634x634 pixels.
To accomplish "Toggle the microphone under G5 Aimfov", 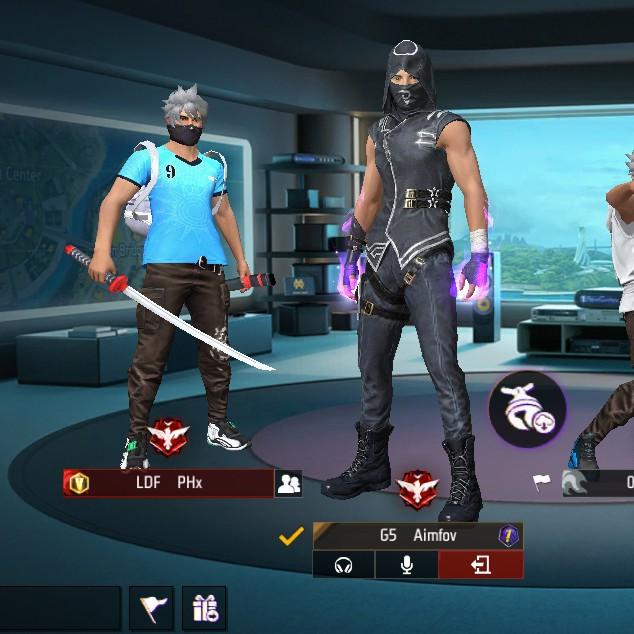I will click(x=407, y=566).
